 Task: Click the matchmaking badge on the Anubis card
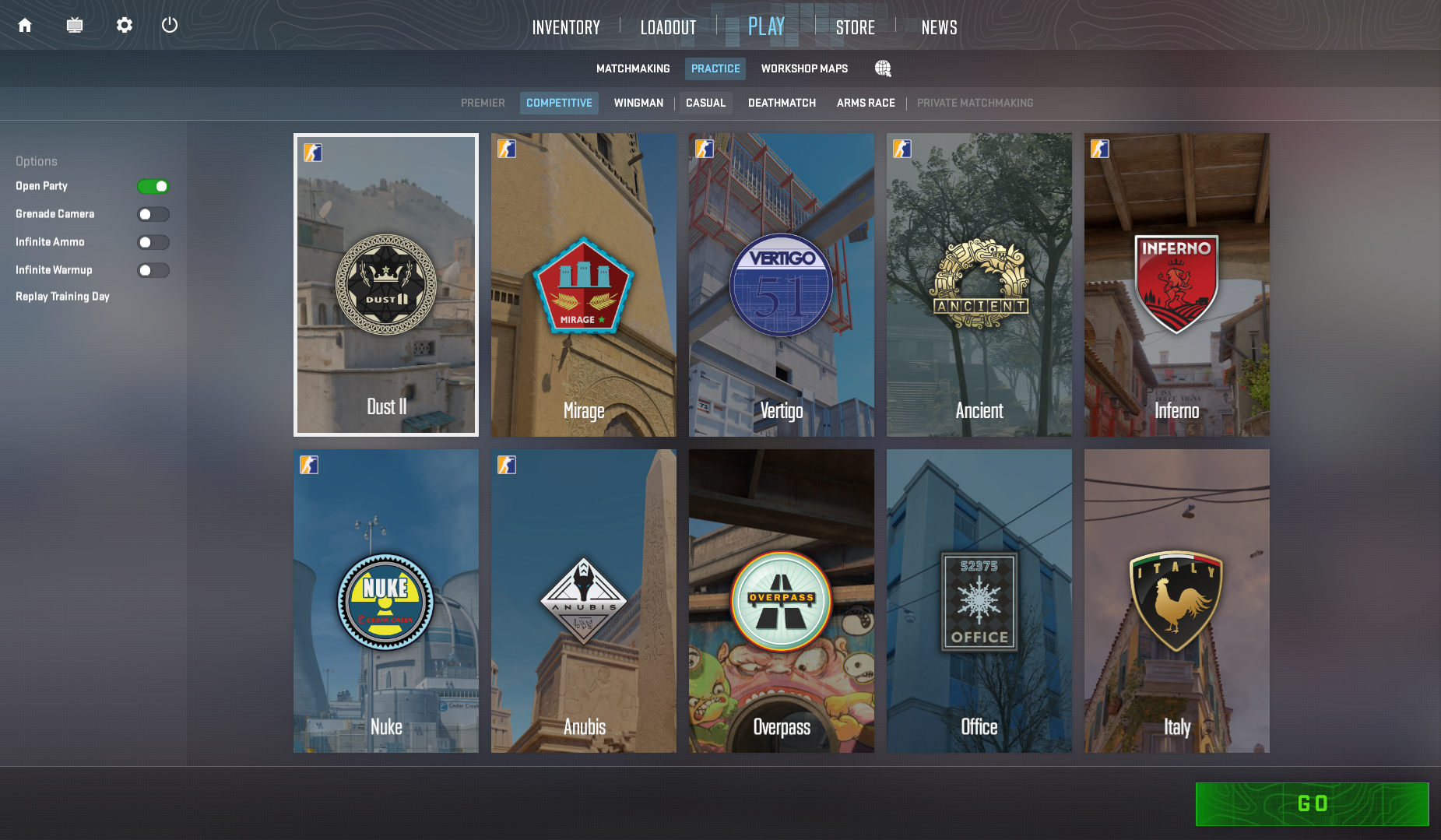tap(506, 465)
